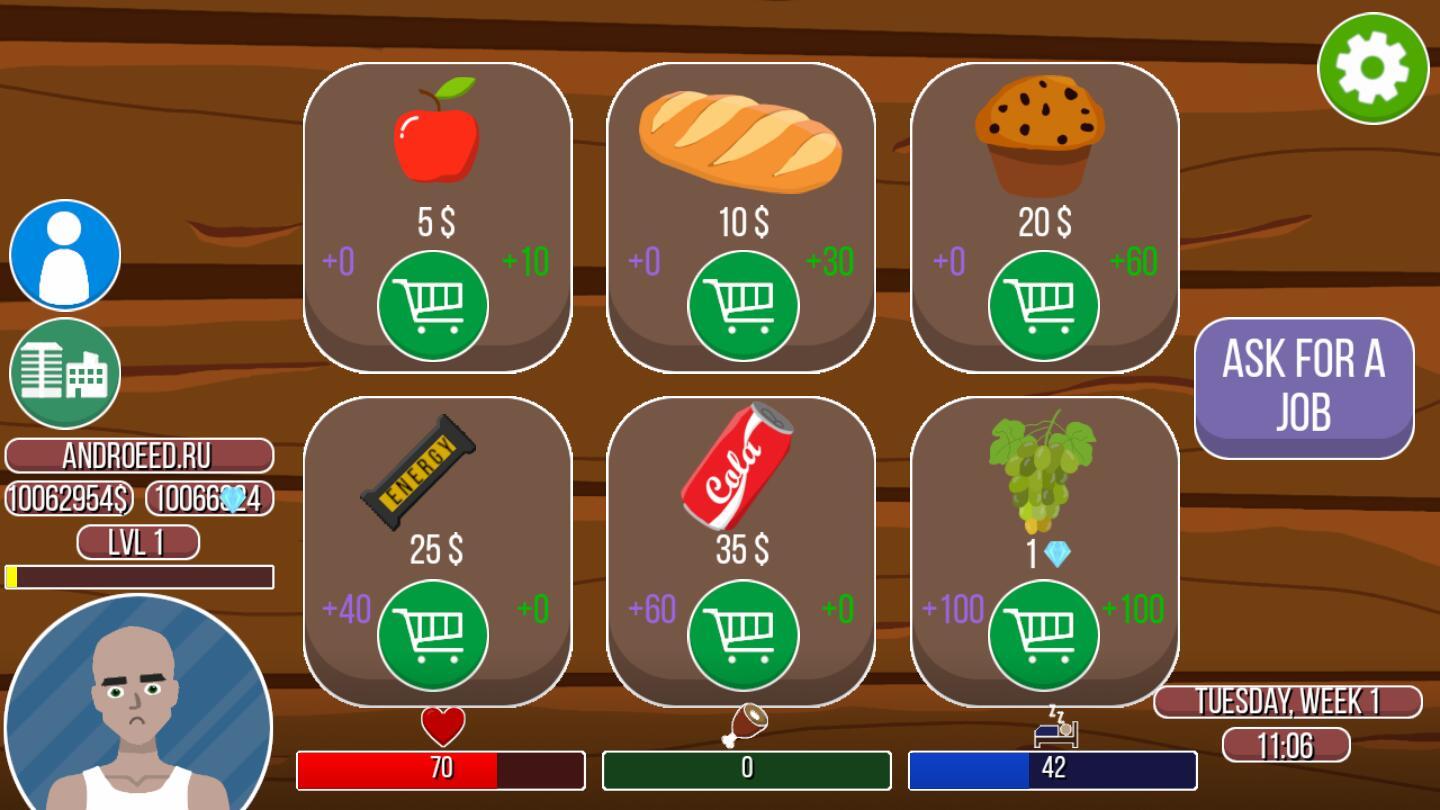Purchase the 35$ cola can

click(743, 635)
